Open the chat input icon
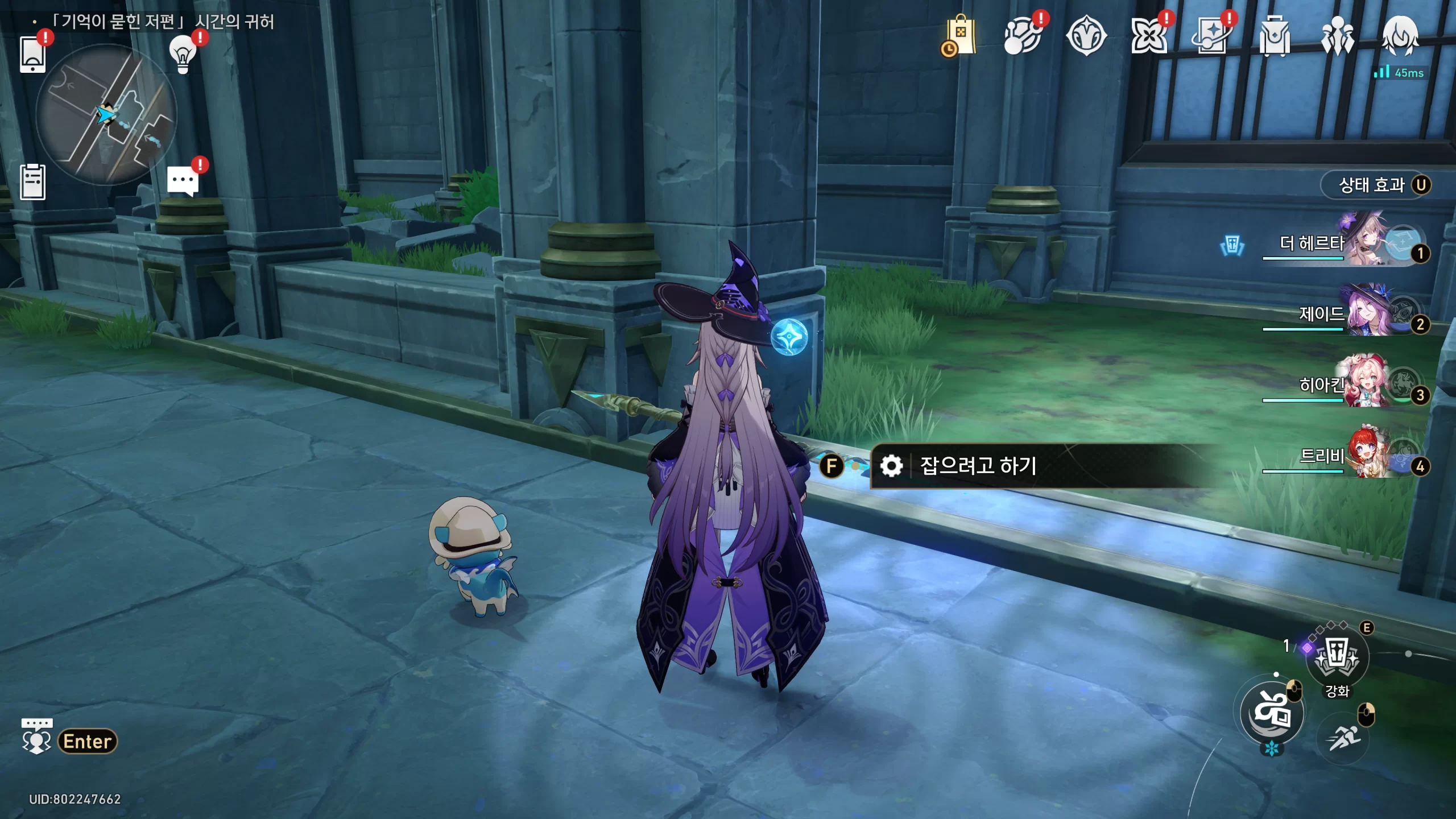 (x=37, y=738)
